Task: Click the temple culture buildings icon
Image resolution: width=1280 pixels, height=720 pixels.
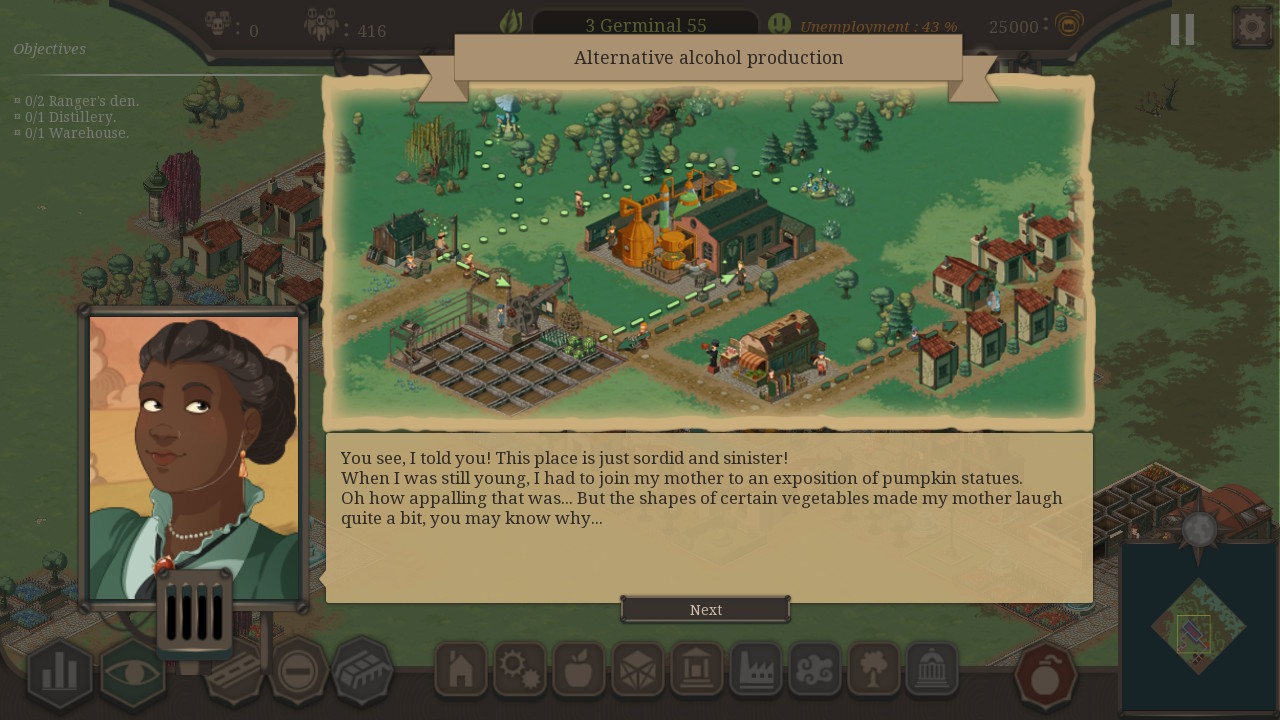Action: coord(933,670)
